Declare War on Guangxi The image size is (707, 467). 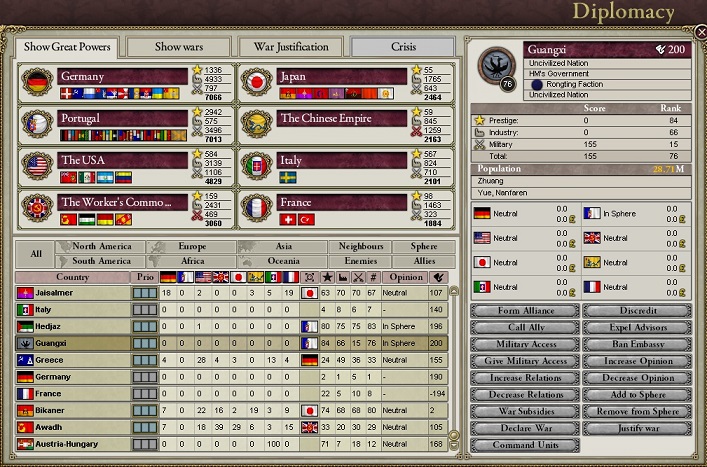point(524,430)
